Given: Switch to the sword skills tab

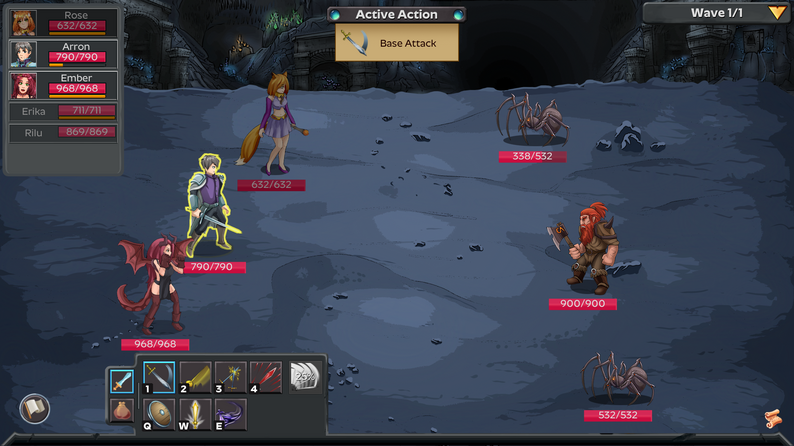Looking at the screenshot, I should tap(121, 381).
